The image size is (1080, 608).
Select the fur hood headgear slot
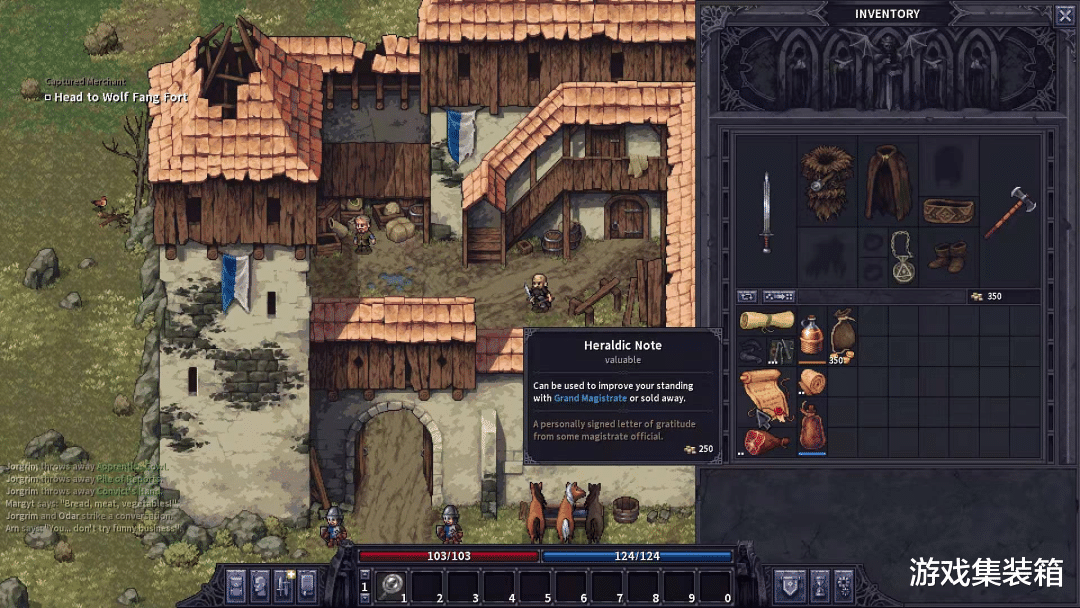827,181
